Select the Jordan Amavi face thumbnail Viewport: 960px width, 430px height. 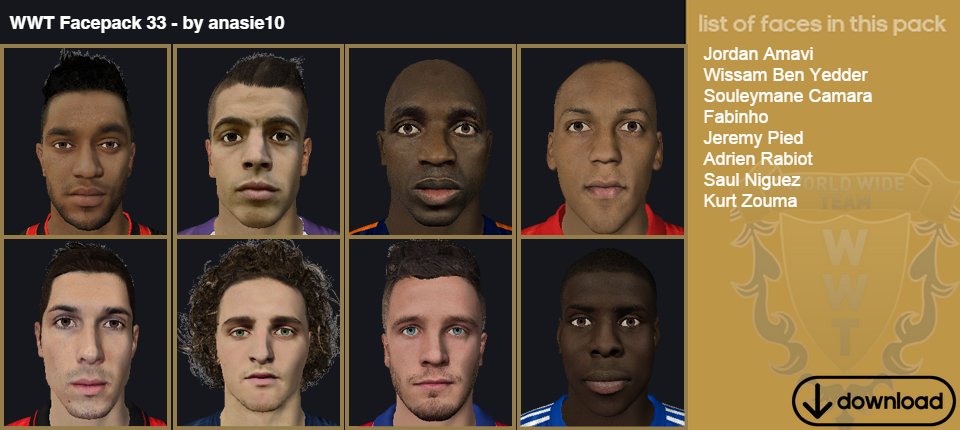click(86, 141)
